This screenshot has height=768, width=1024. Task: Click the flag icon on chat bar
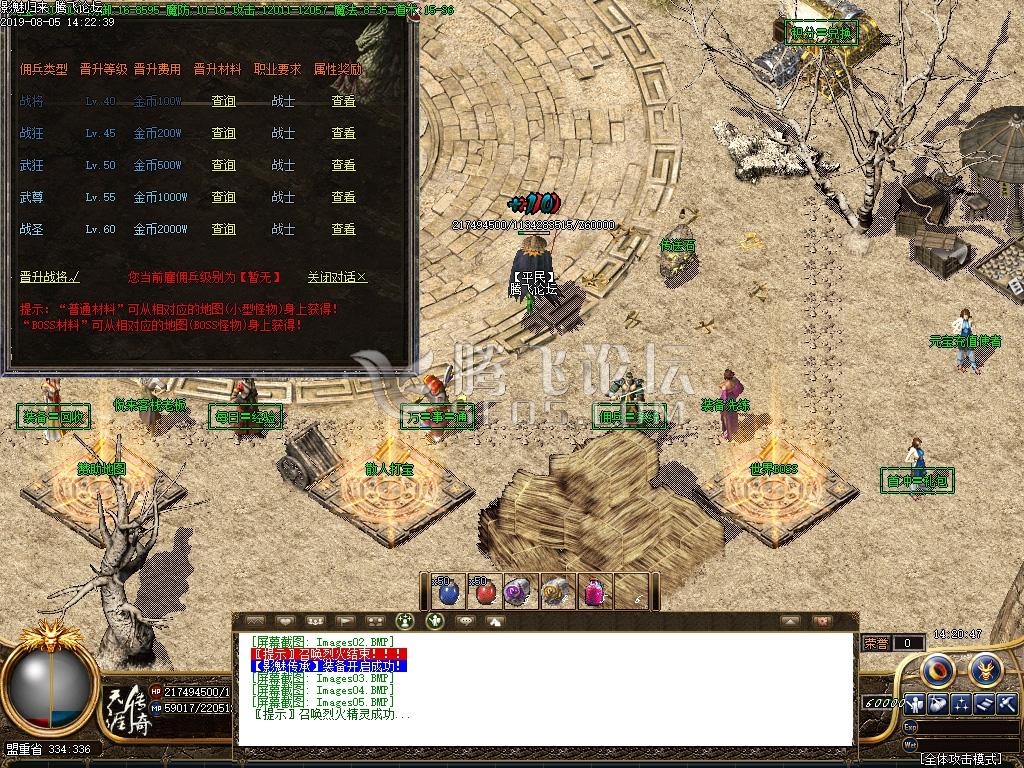pyautogui.click(x=345, y=621)
